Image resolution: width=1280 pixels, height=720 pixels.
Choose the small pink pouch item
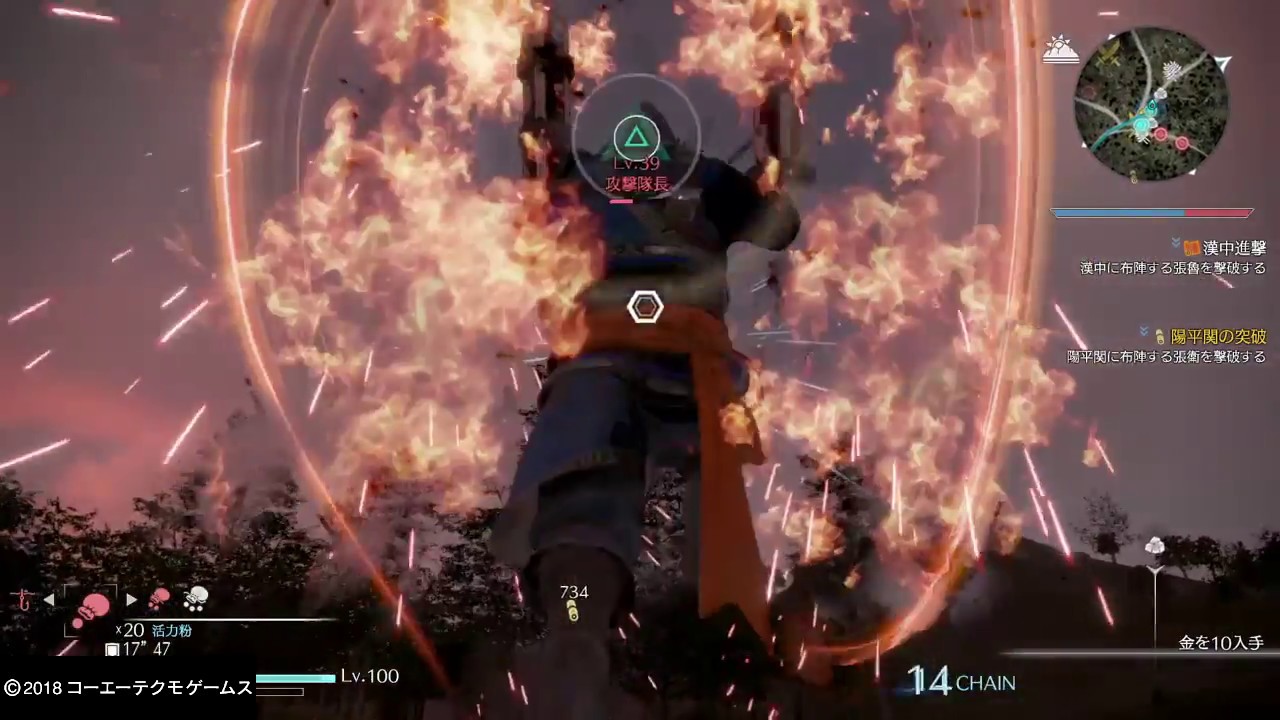coord(159,599)
